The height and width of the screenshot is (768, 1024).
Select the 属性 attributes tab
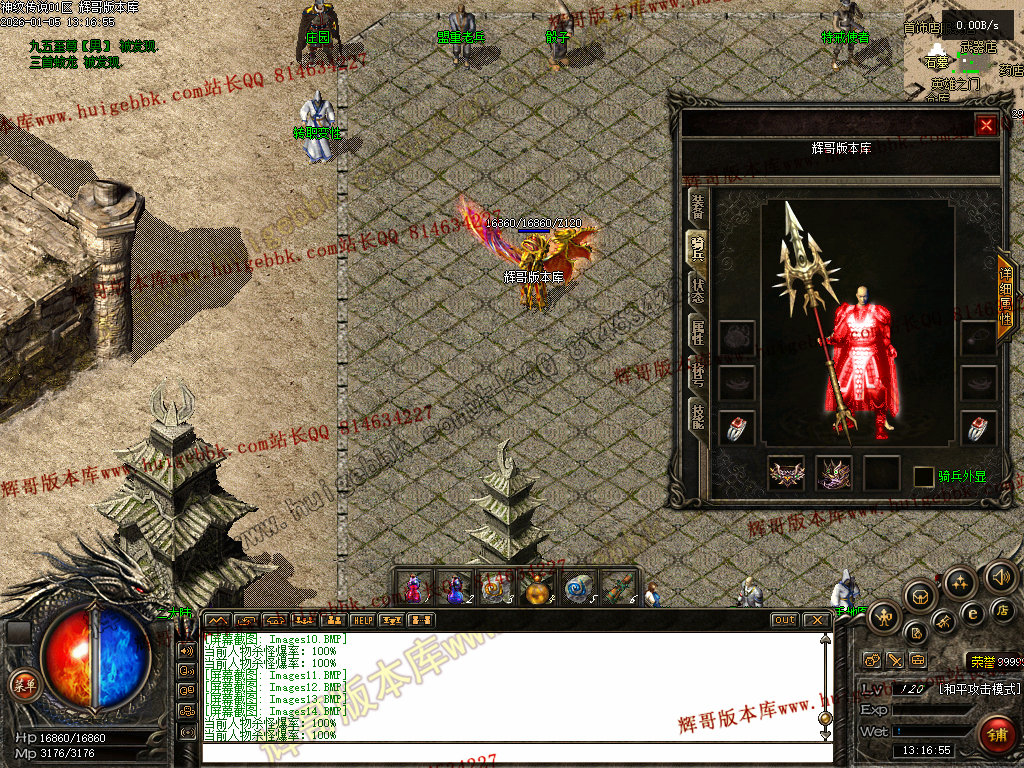(x=697, y=333)
